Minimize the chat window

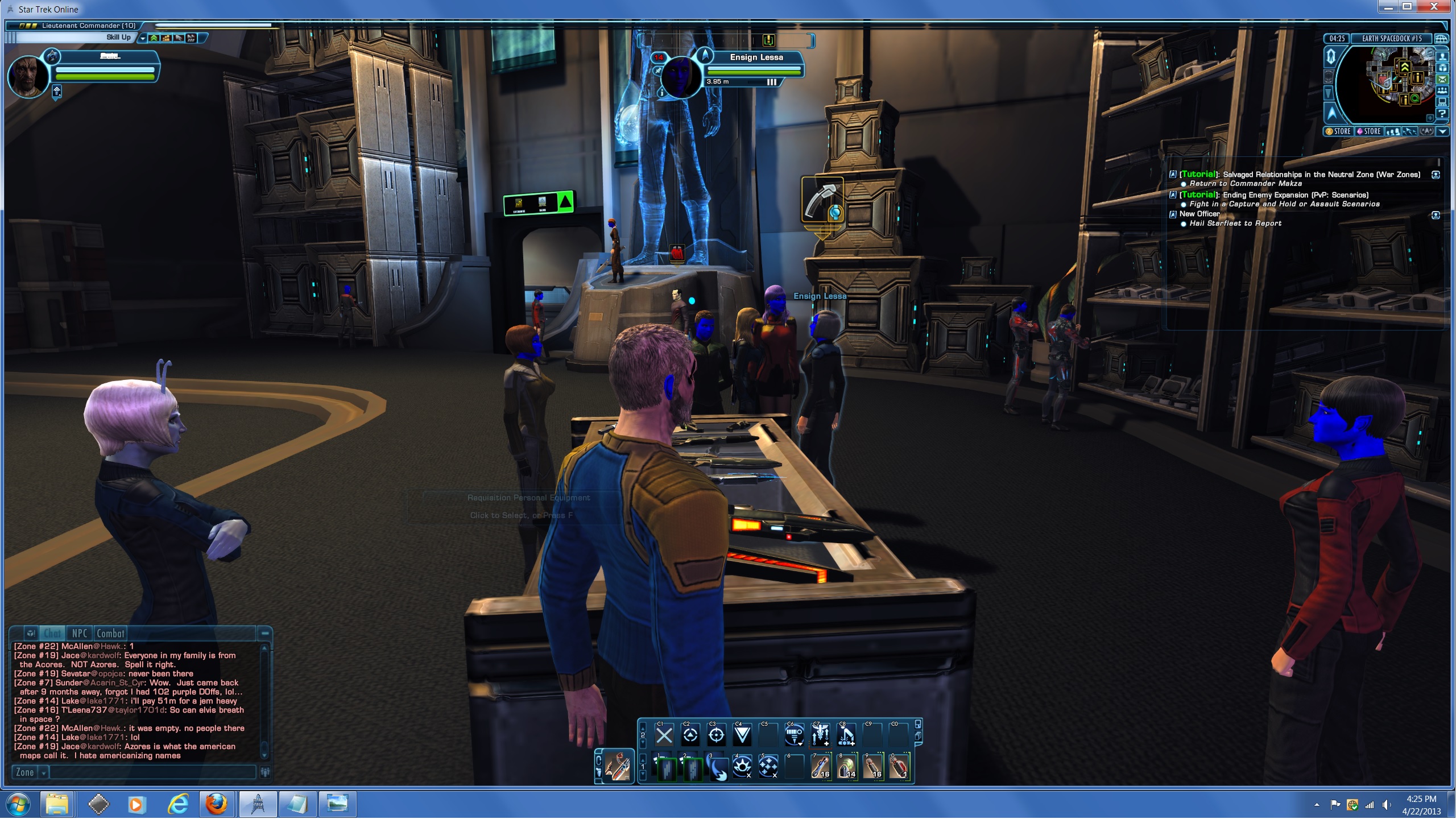(265, 633)
